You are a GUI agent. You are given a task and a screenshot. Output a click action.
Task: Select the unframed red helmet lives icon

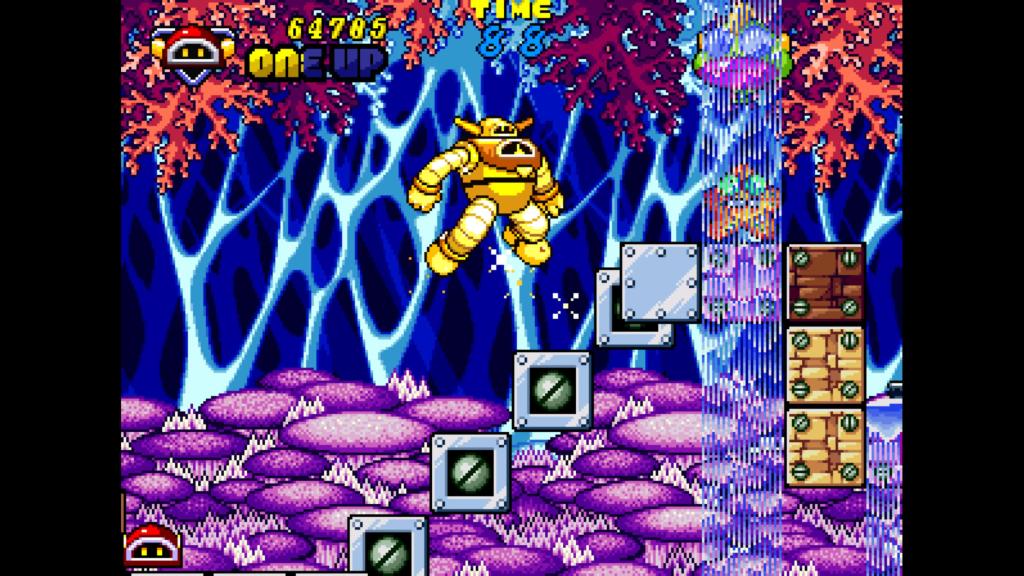point(152,545)
